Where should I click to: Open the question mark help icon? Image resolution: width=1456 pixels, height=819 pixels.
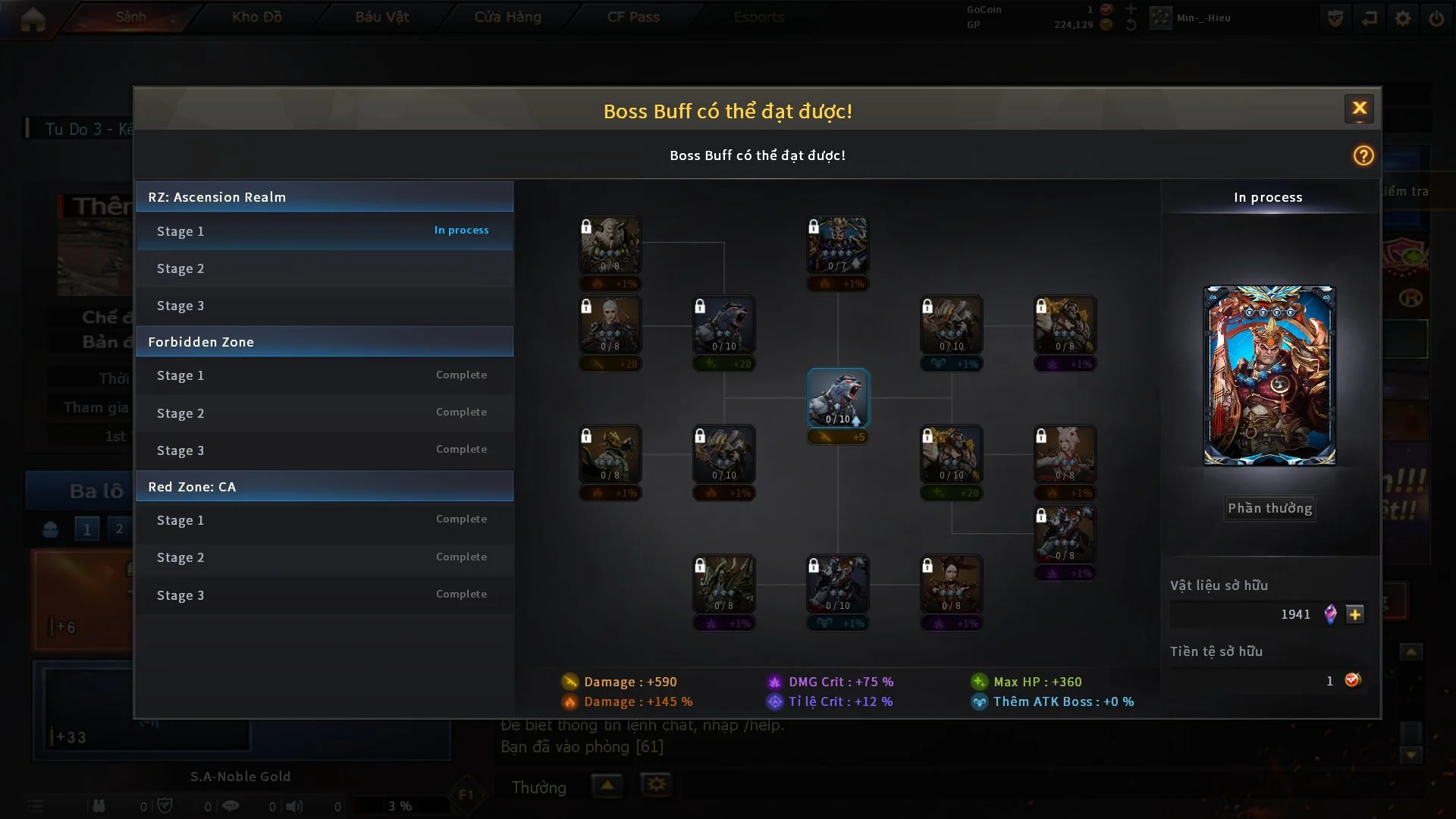[1363, 155]
